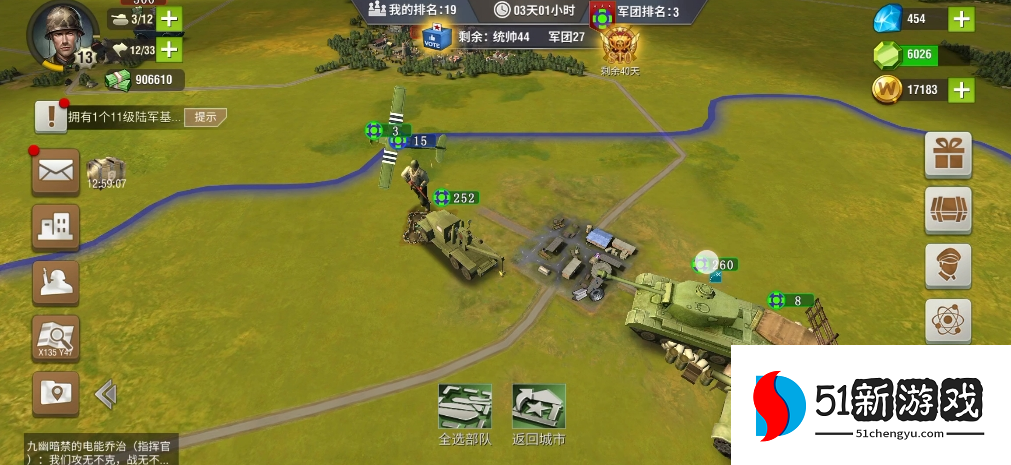Open the atom technology research menu
1011x465 pixels.
click(947, 321)
